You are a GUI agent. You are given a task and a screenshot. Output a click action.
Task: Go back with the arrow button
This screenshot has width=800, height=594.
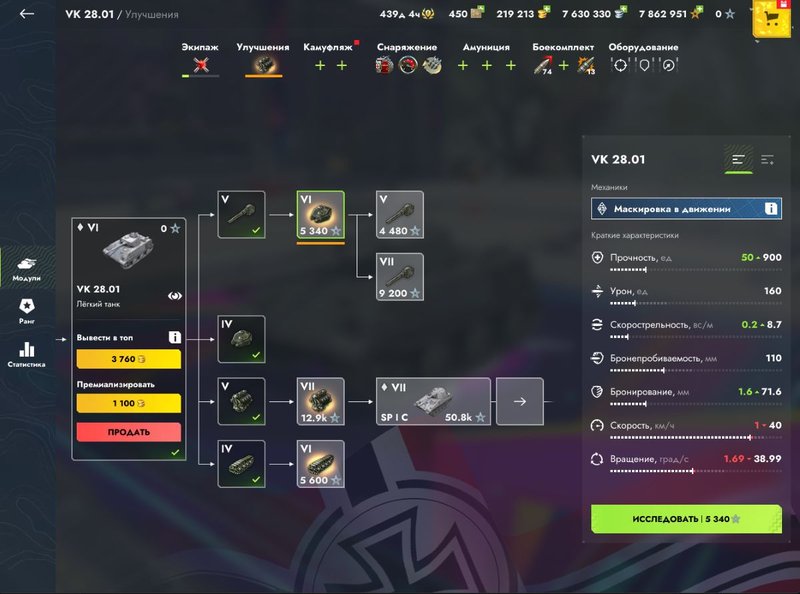point(27,14)
